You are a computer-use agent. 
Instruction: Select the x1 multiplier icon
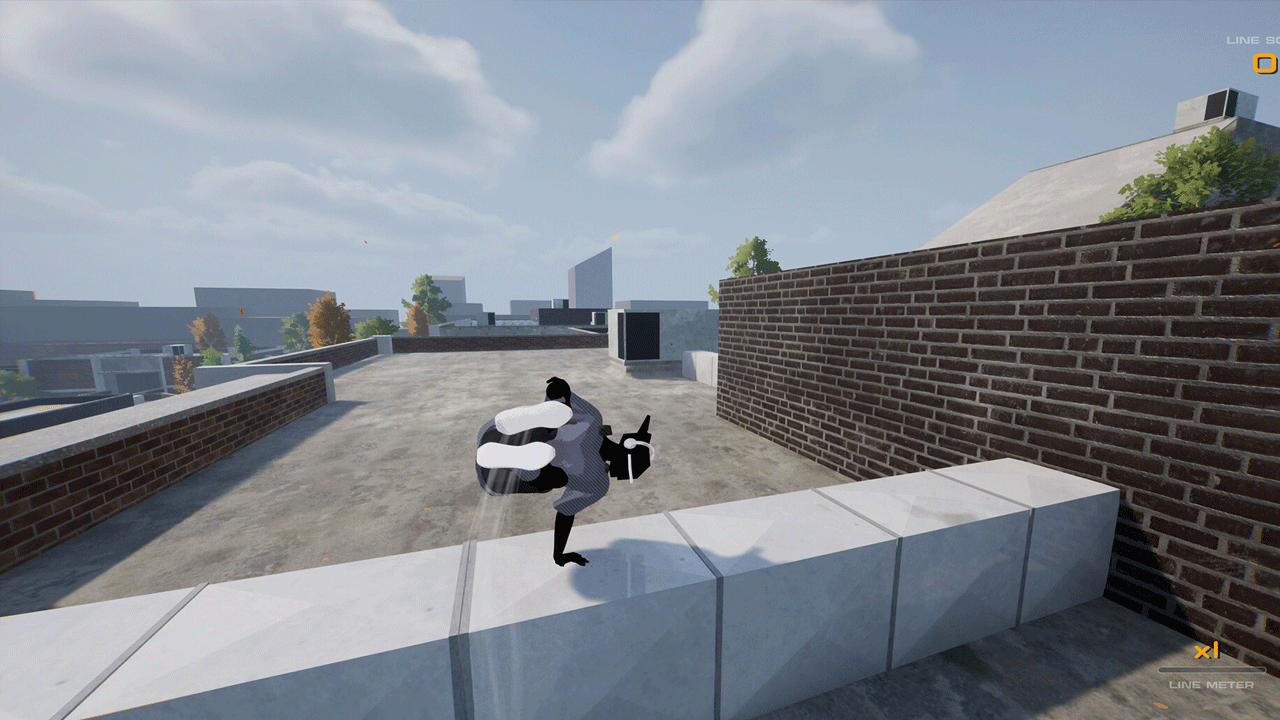1205,652
